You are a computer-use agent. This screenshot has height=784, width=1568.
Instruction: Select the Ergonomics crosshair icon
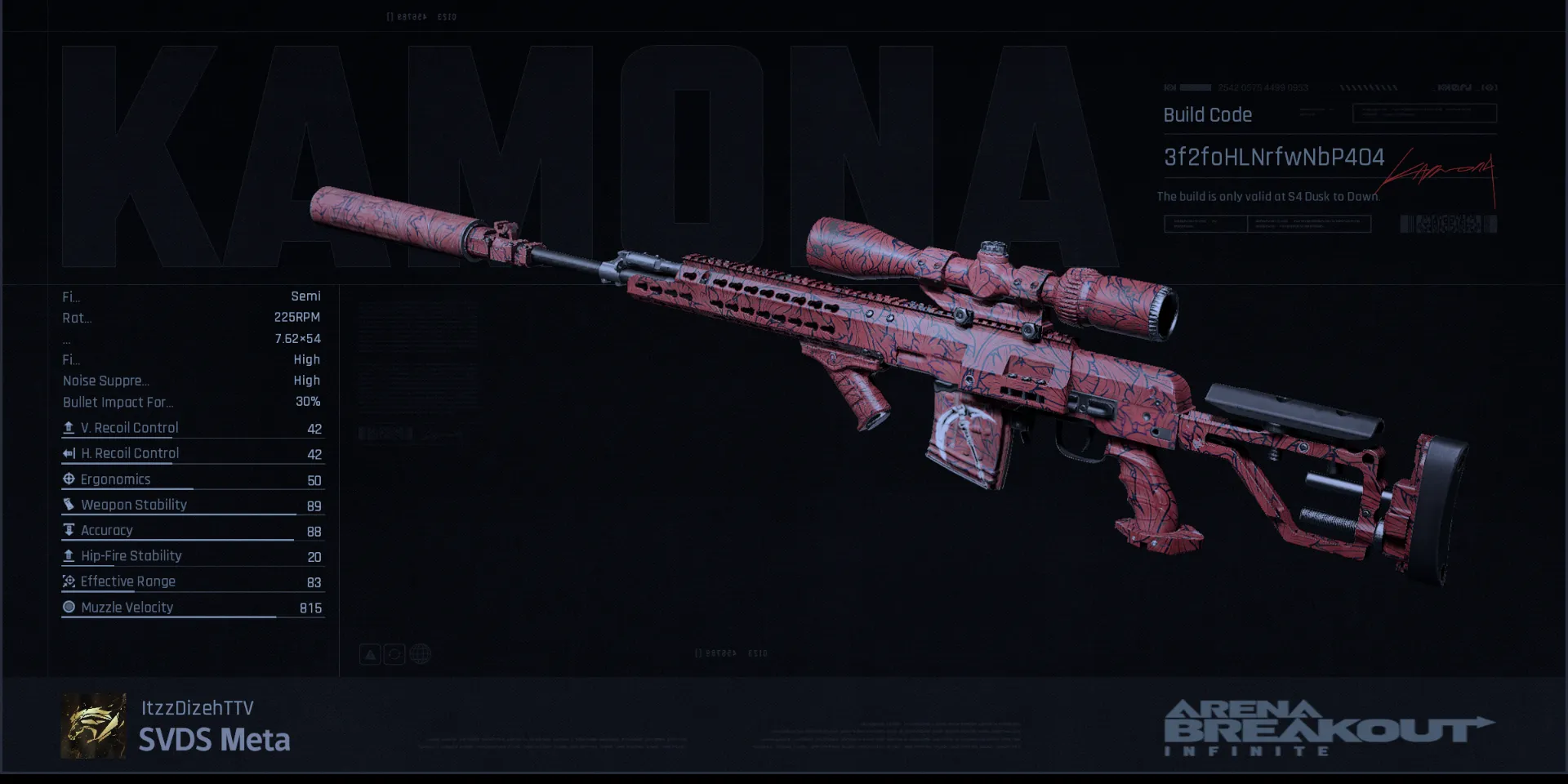tap(69, 479)
